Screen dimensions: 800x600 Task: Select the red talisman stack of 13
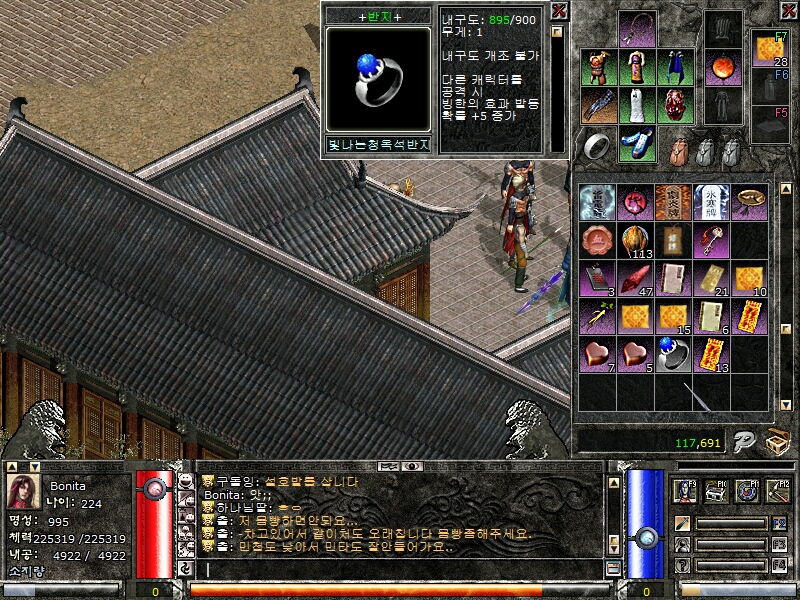coord(711,354)
